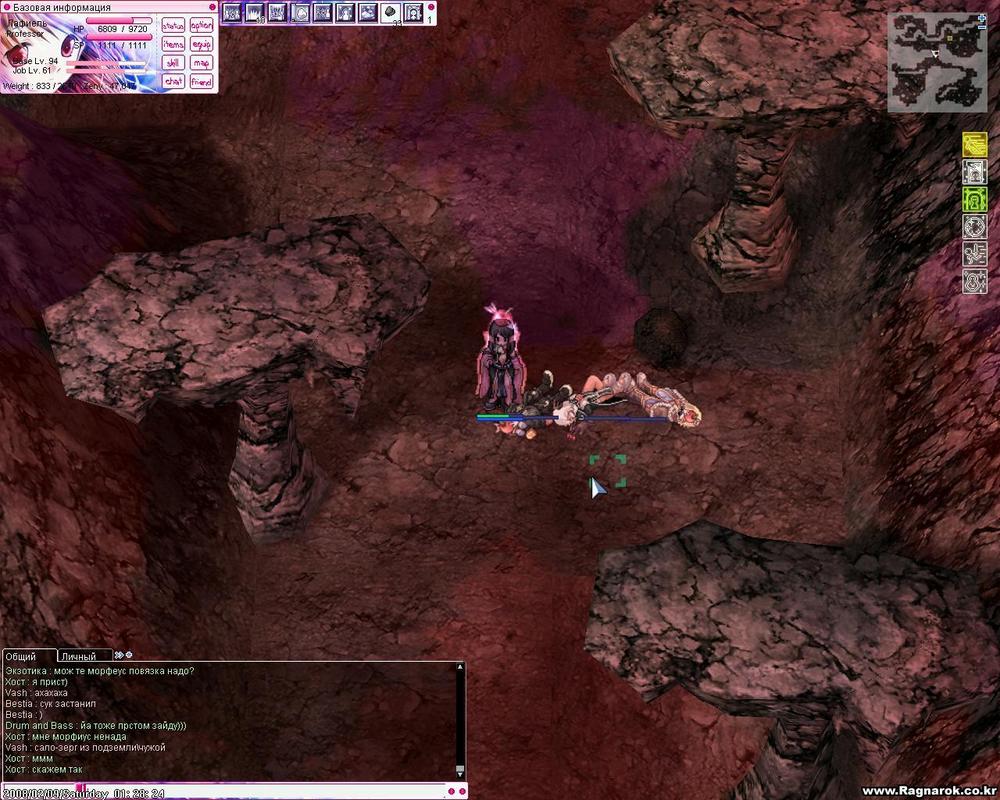Click the green keyhole status icon
Screen dimensions: 1000x800
pos(975,200)
